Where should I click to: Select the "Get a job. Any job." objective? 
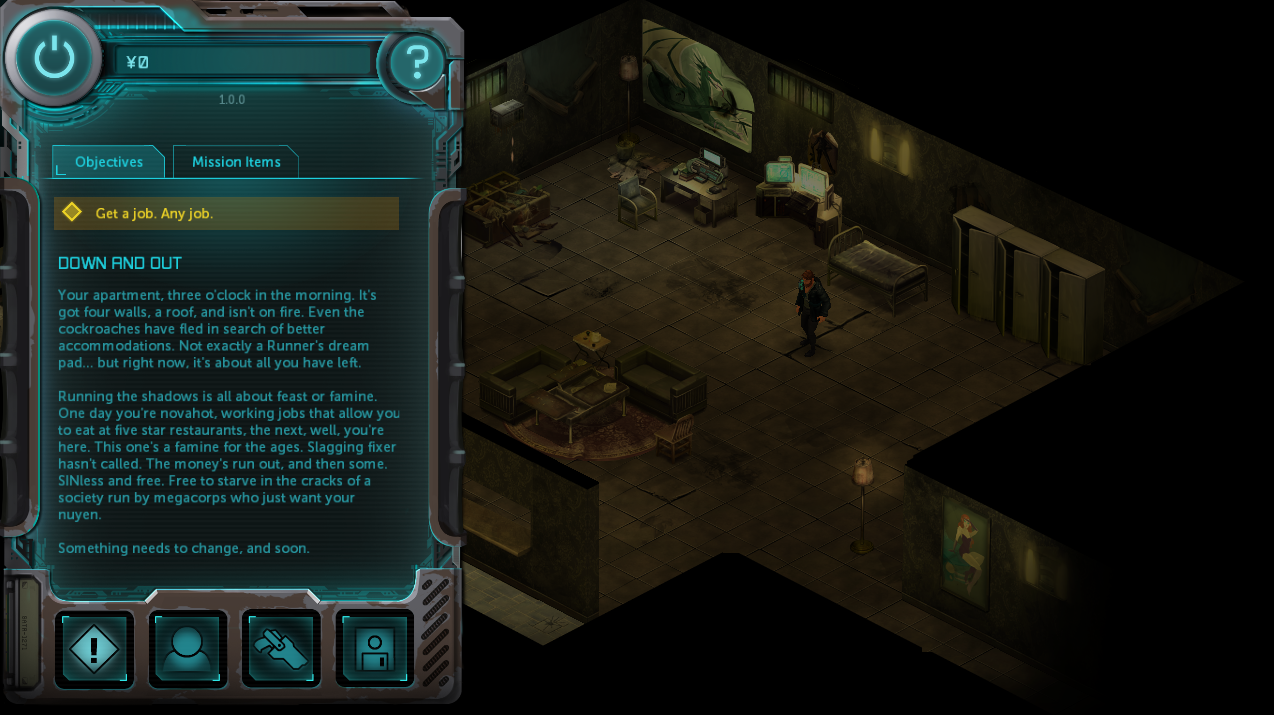point(226,213)
